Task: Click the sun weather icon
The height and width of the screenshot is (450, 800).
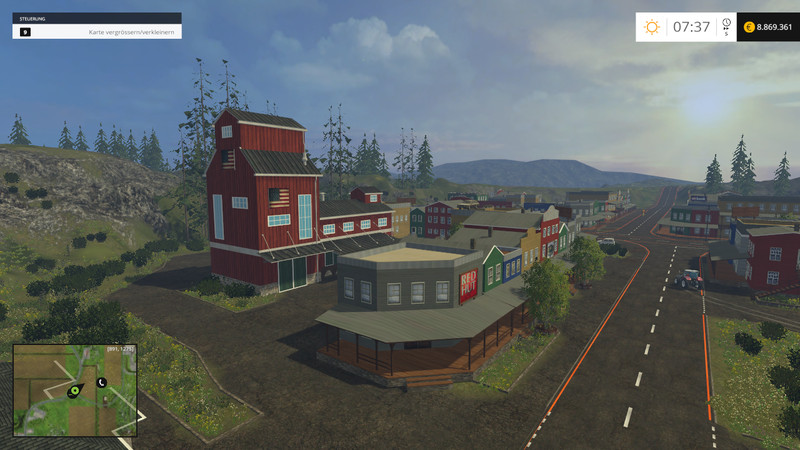Action: pyautogui.click(x=652, y=27)
